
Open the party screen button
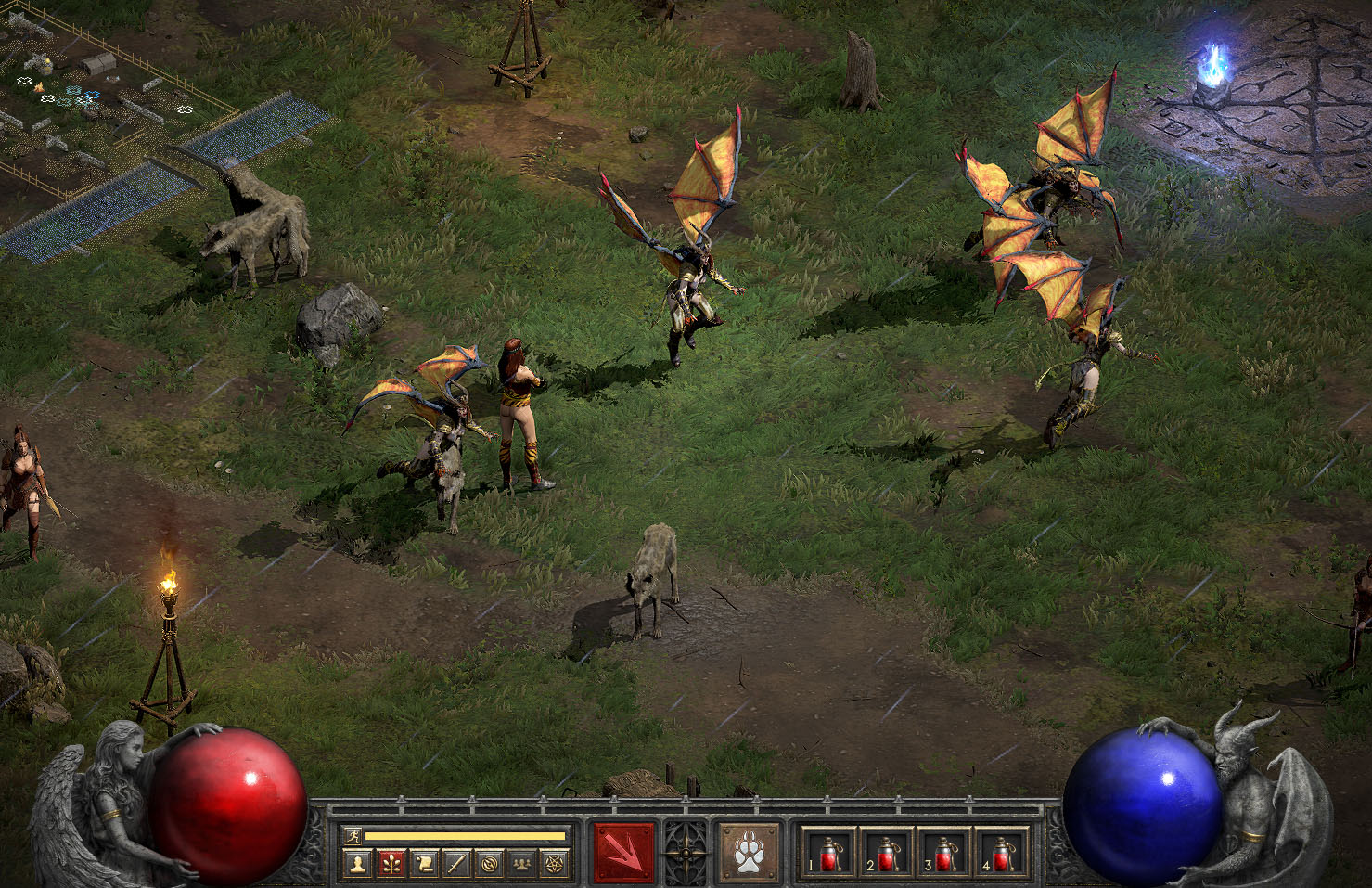click(x=522, y=865)
